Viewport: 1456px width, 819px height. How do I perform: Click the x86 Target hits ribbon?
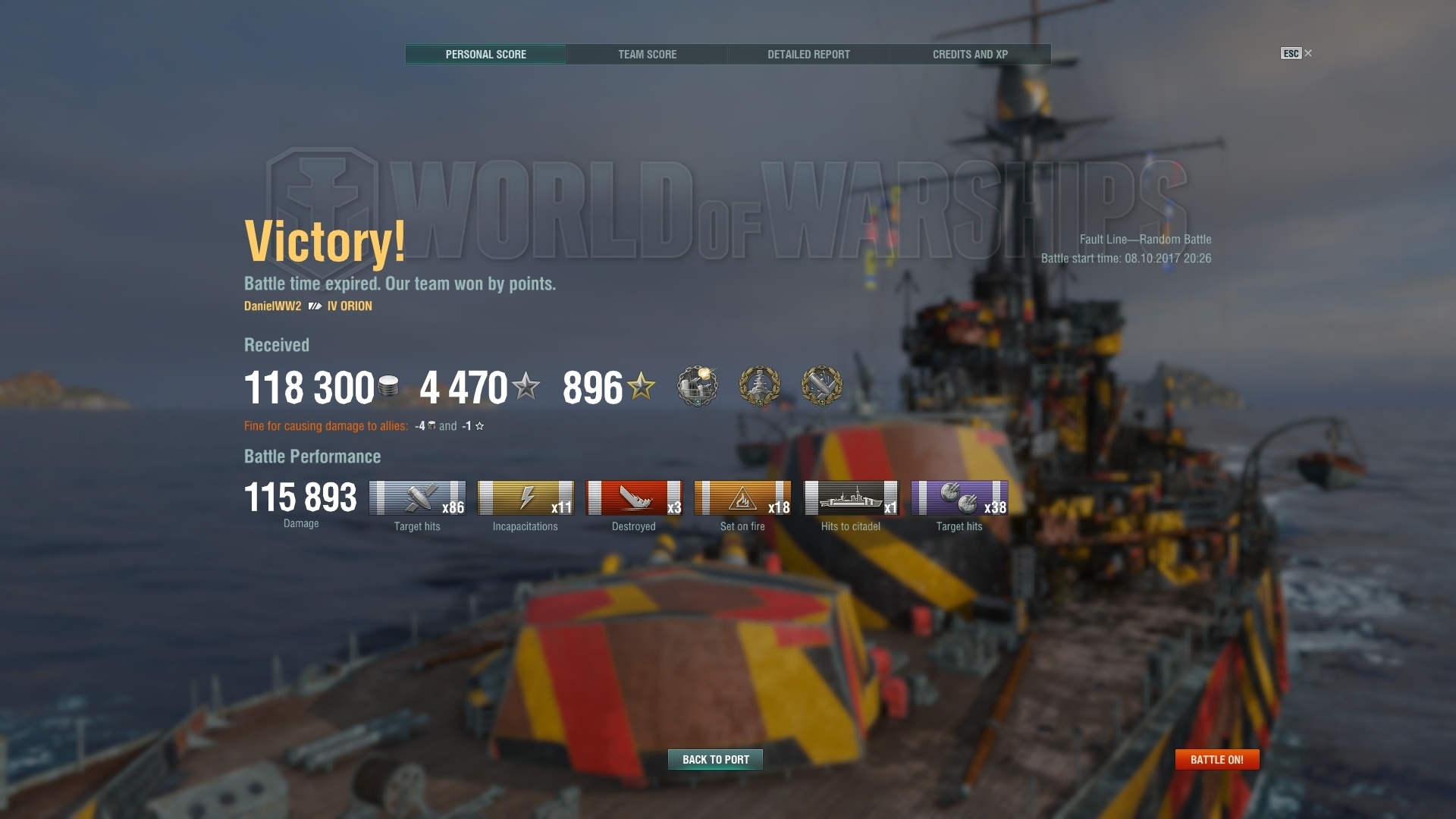pyautogui.click(x=417, y=498)
